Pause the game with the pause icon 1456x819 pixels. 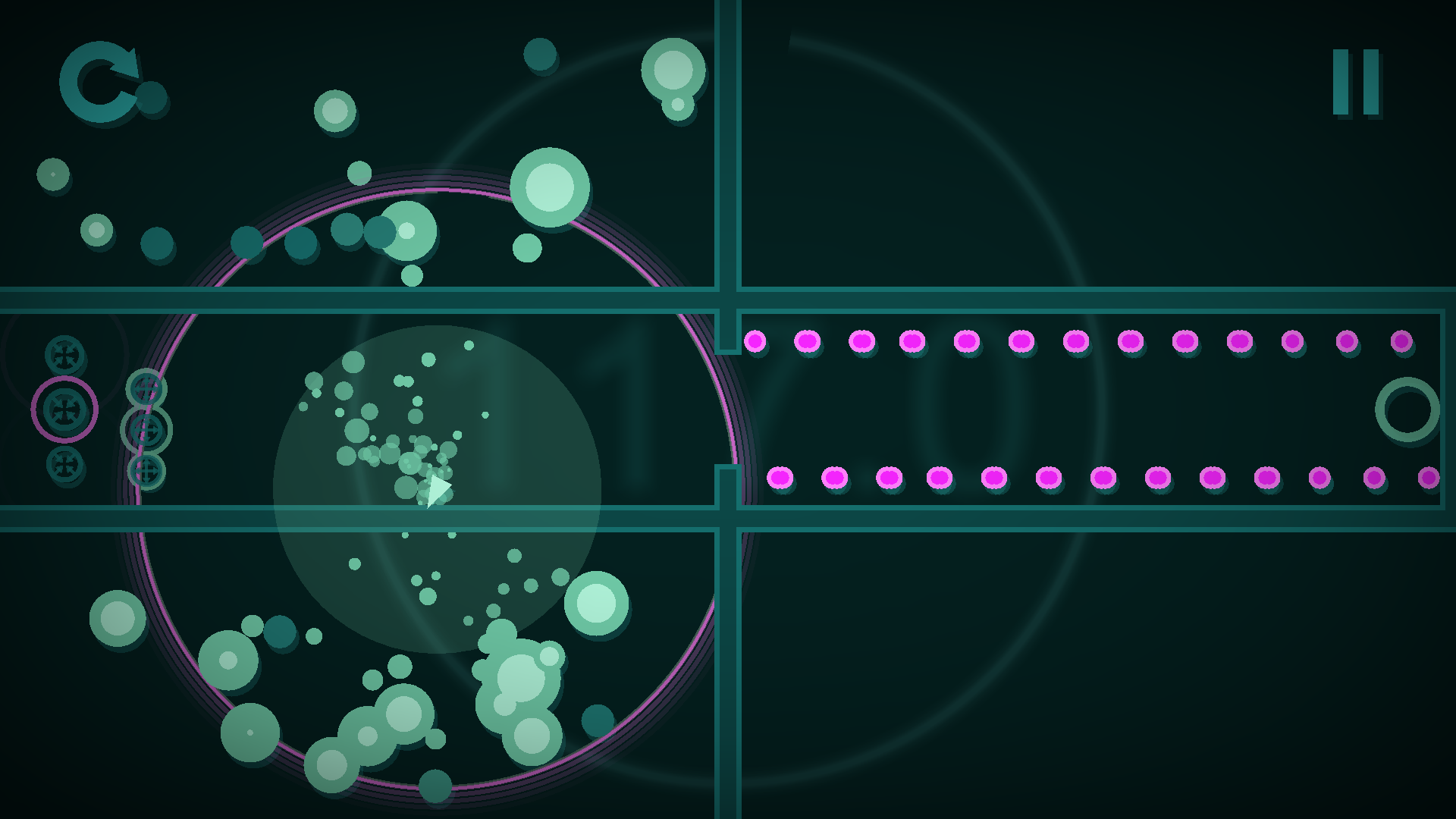coord(1357,83)
